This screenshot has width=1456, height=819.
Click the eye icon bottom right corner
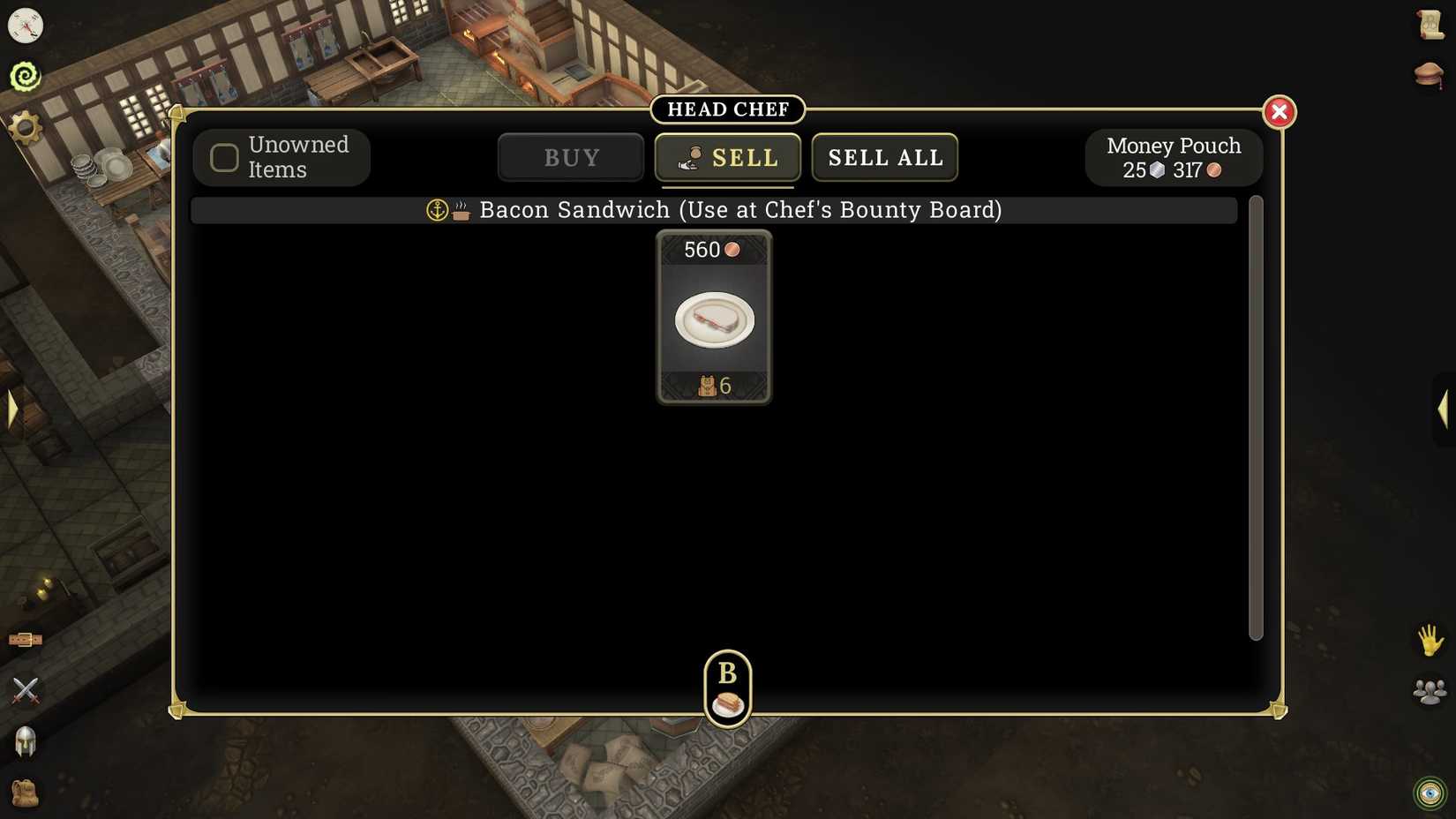[x=1430, y=792]
